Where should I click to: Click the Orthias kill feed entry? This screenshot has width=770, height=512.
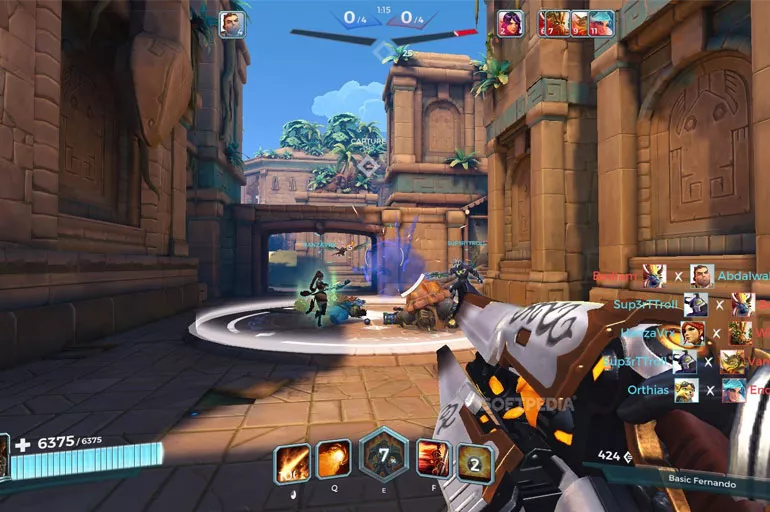point(648,390)
